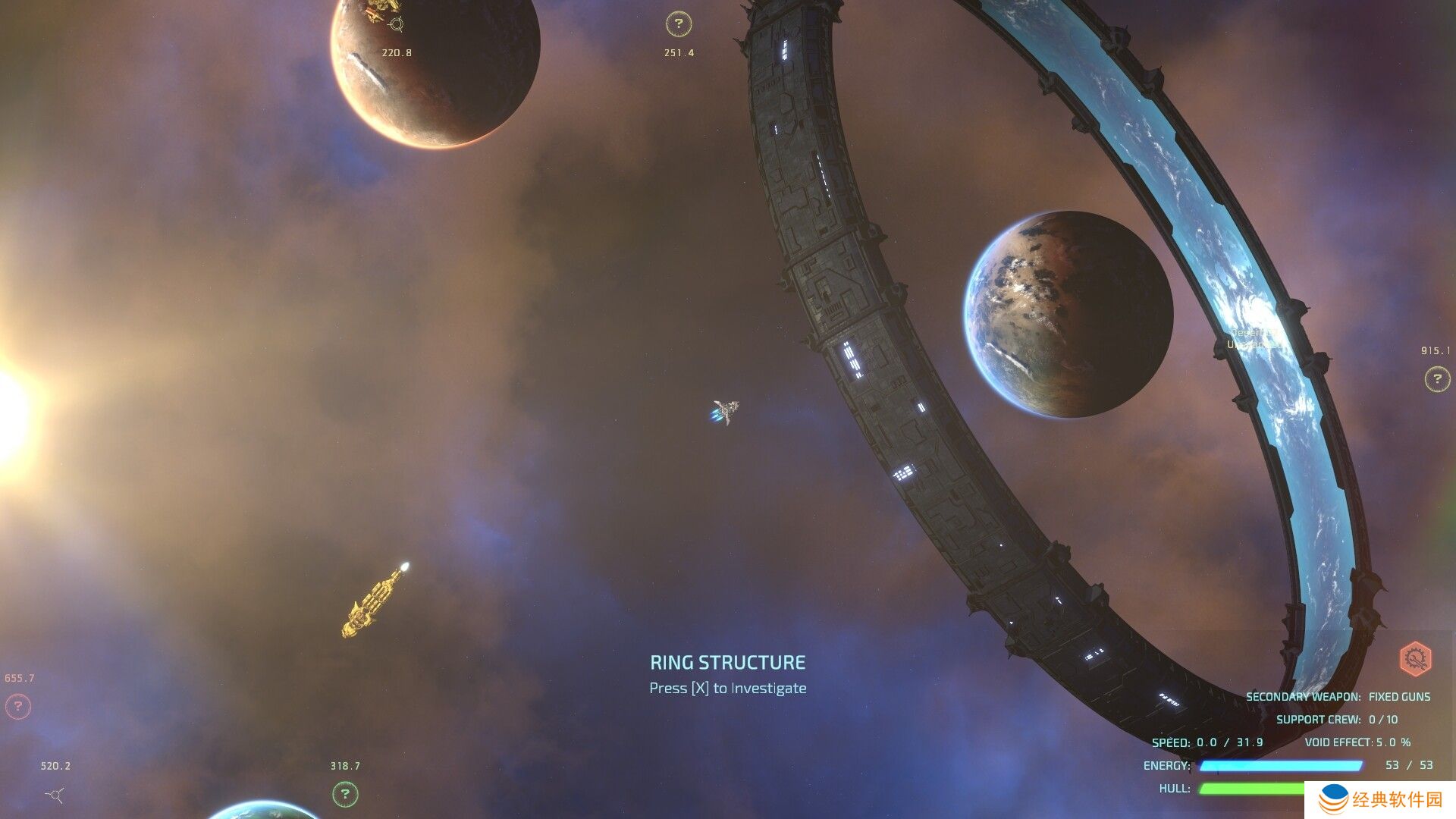Open the orange gear repair icon
This screenshot has height=819, width=1456.
pyautogui.click(x=1415, y=658)
